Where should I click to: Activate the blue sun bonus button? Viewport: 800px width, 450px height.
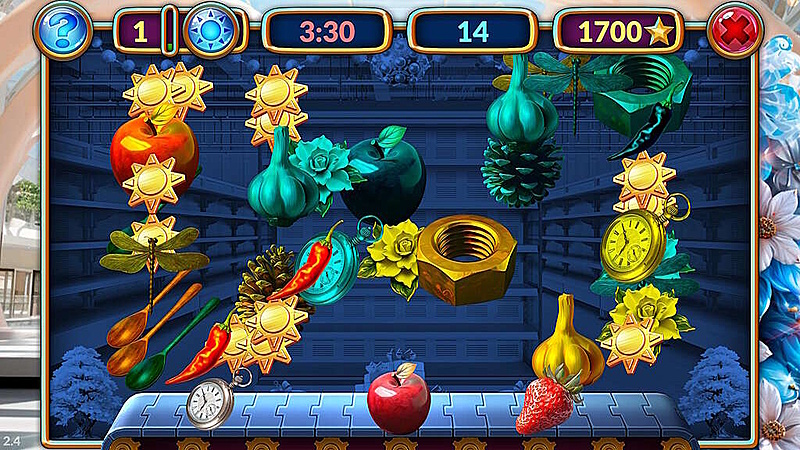coord(210,31)
